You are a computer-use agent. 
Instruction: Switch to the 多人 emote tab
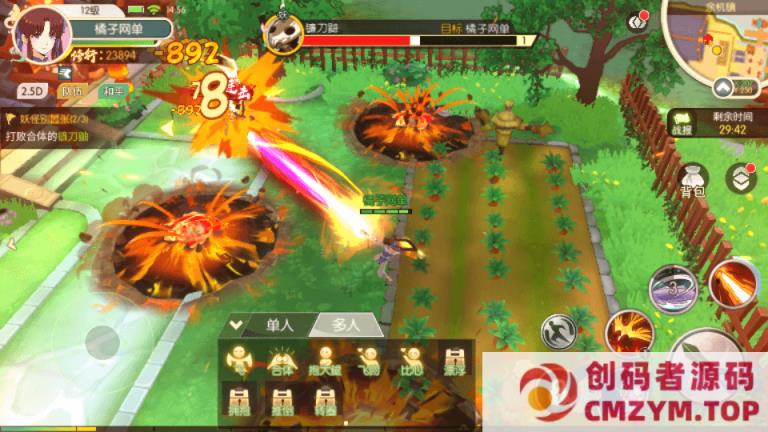tap(347, 325)
